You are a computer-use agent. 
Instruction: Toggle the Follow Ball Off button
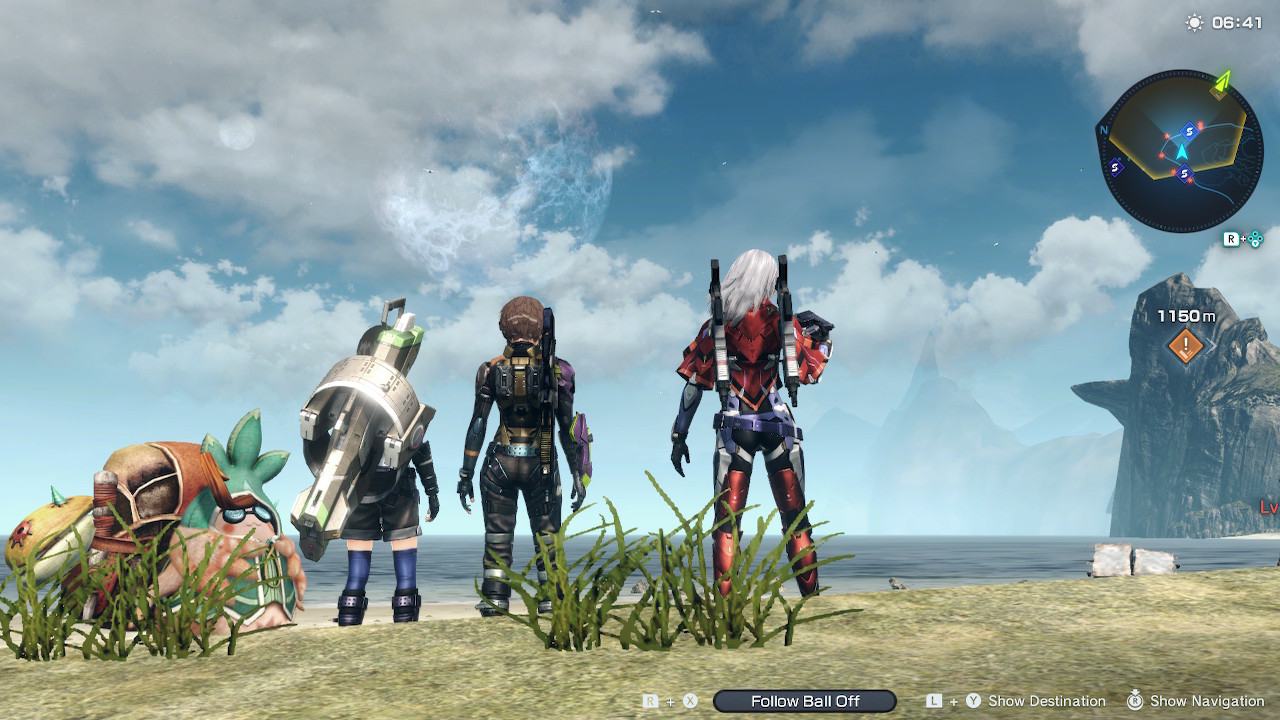tap(805, 701)
